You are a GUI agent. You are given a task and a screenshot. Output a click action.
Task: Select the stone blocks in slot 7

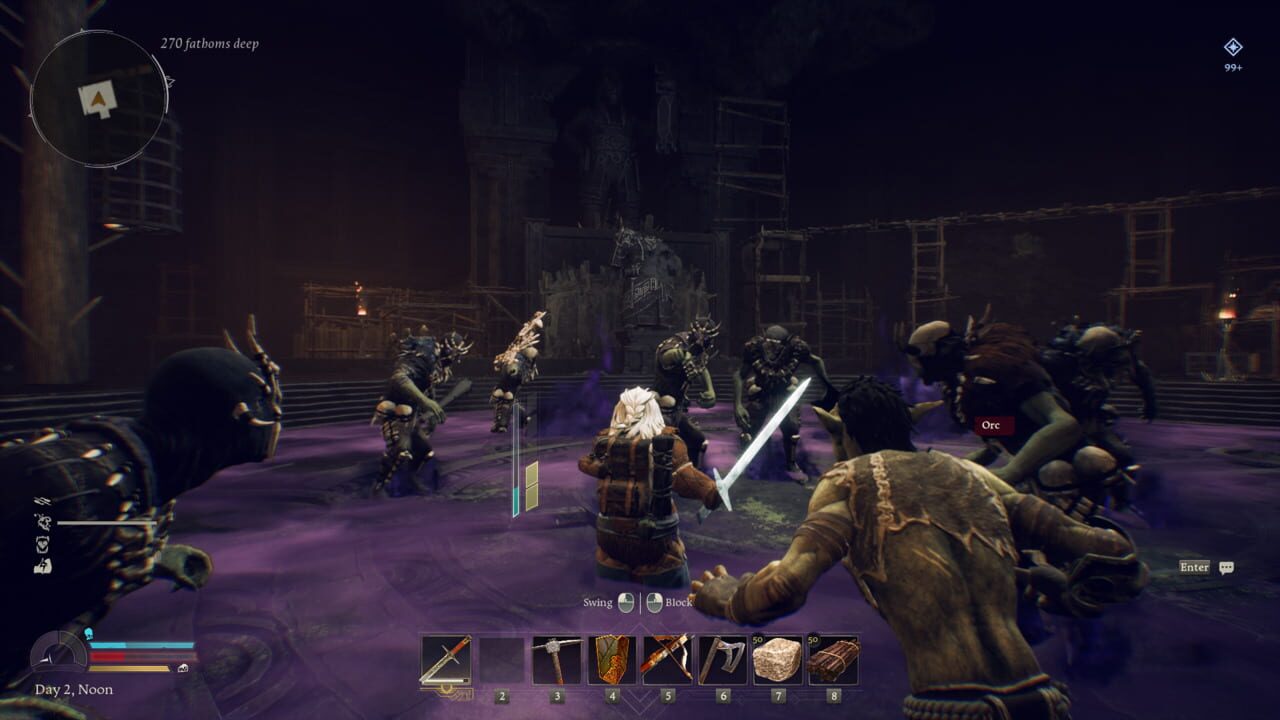click(780, 660)
